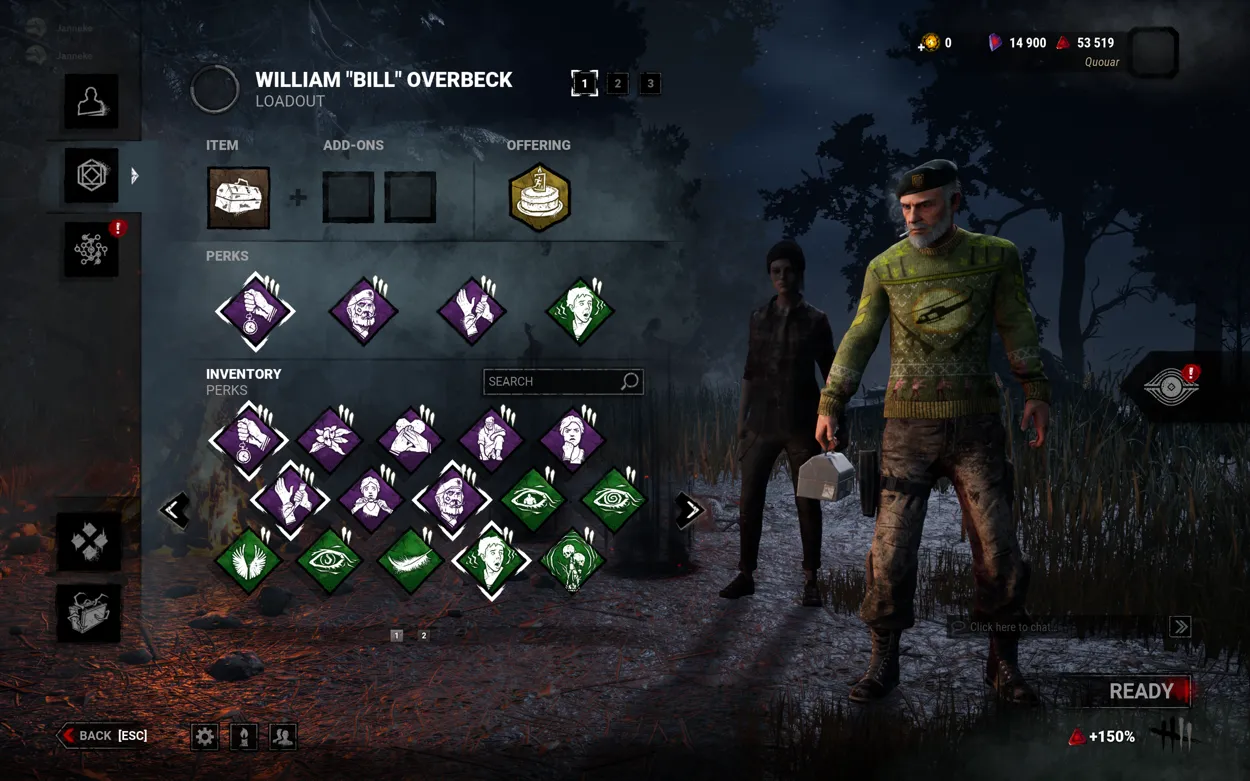This screenshot has height=781, width=1250.
Task: Pick the white wings perk
Action: 248,561
